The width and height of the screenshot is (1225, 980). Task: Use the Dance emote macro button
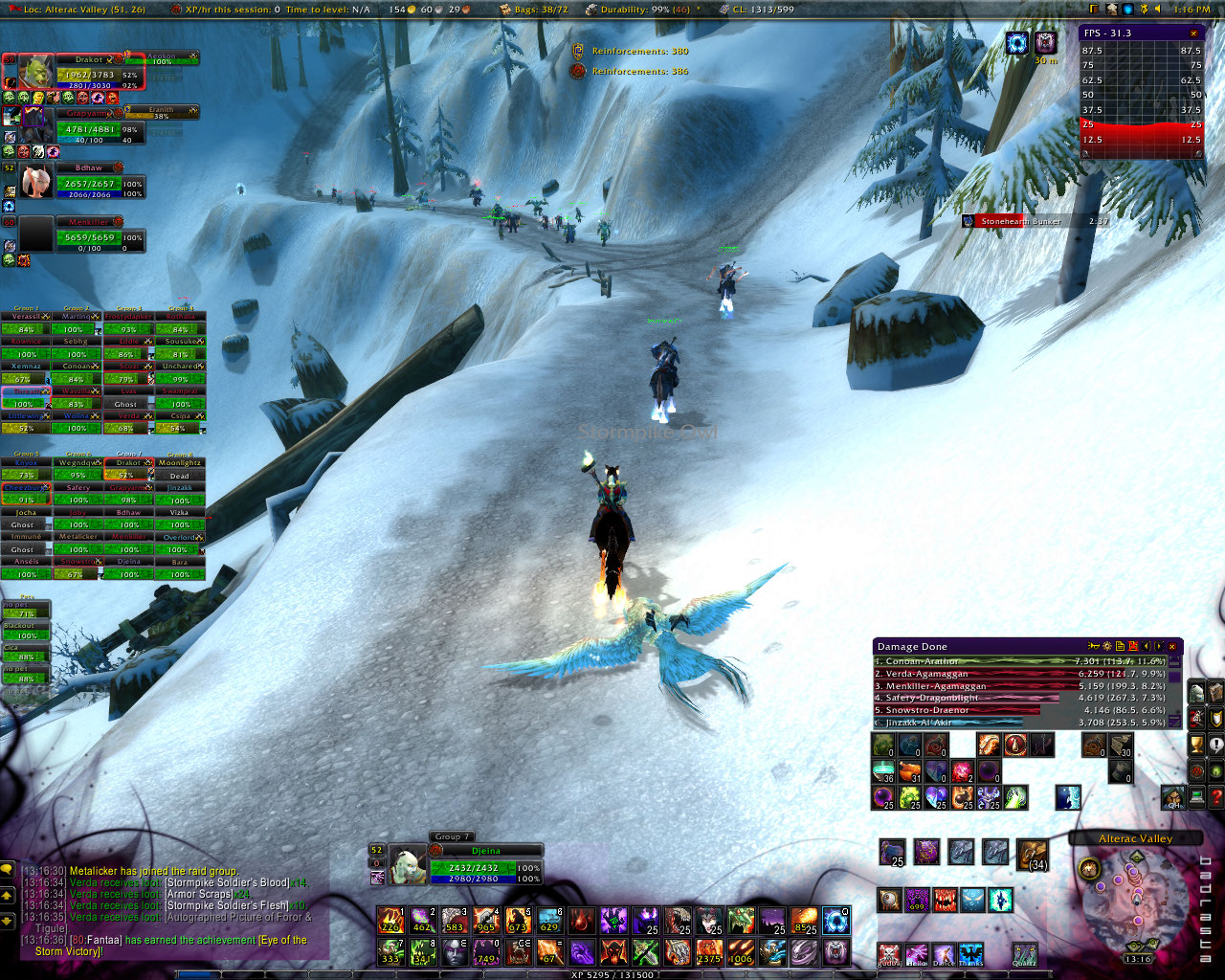[944, 954]
